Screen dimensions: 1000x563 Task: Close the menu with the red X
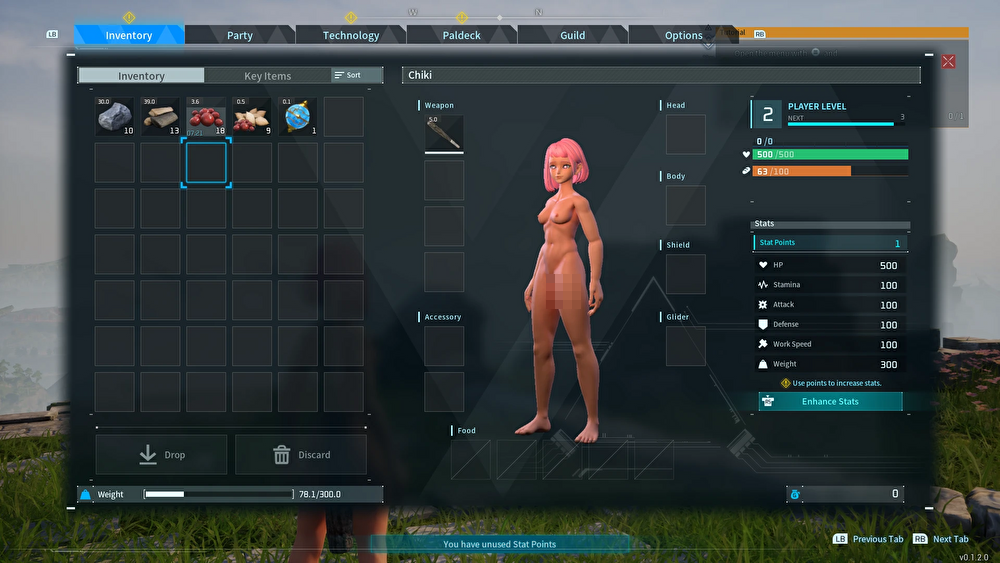pyautogui.click(x=948, y=62)
